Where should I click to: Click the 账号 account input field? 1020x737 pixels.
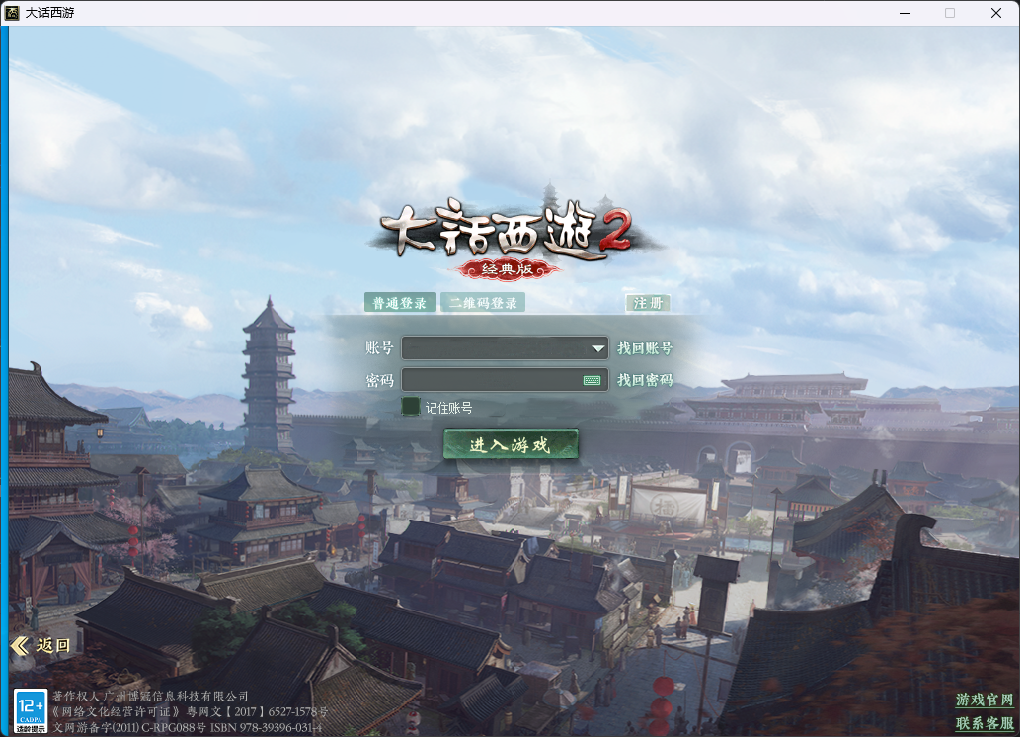tap(495, 348)
